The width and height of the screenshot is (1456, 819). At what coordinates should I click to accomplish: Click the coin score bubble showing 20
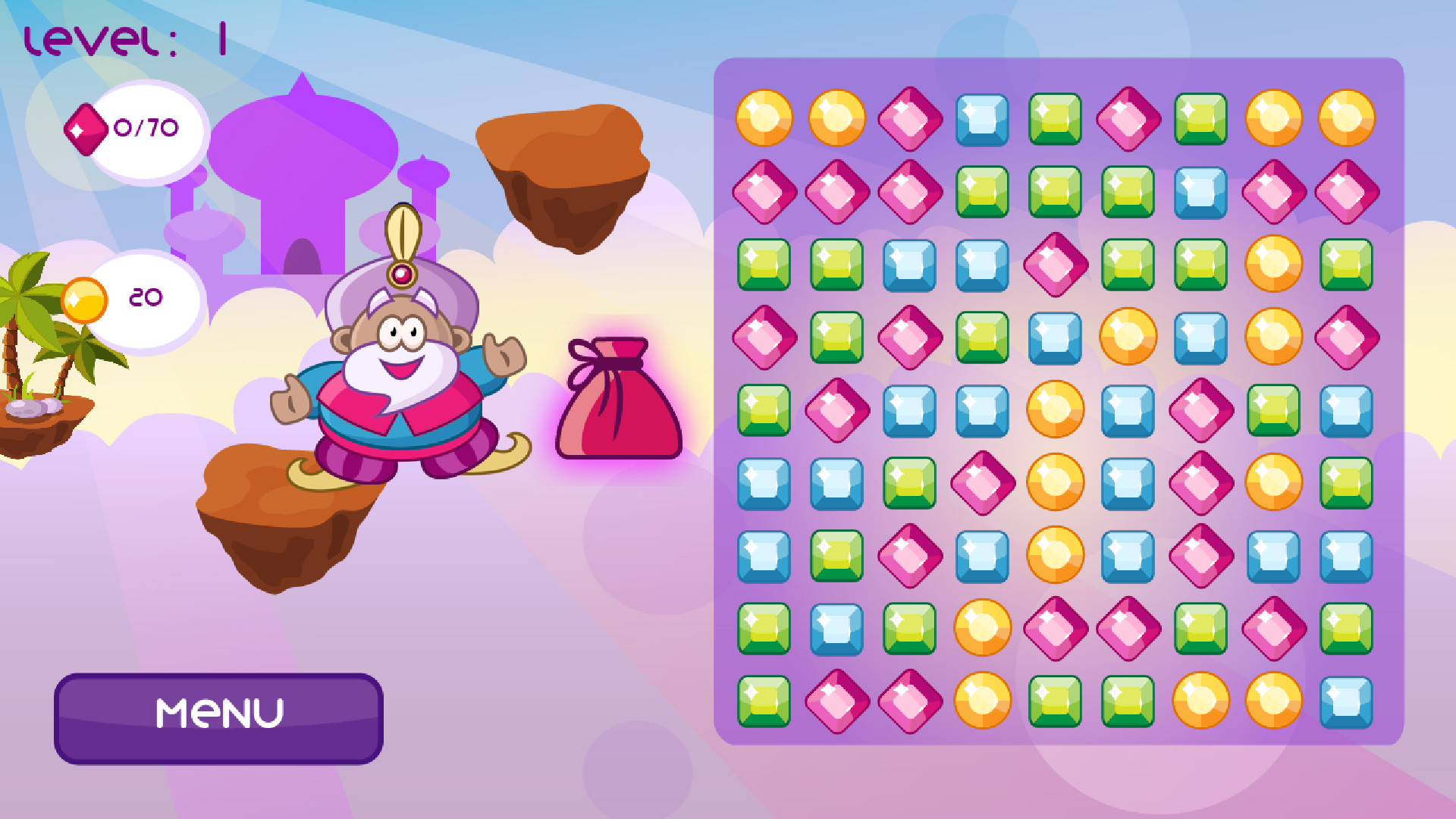(148, 296)
